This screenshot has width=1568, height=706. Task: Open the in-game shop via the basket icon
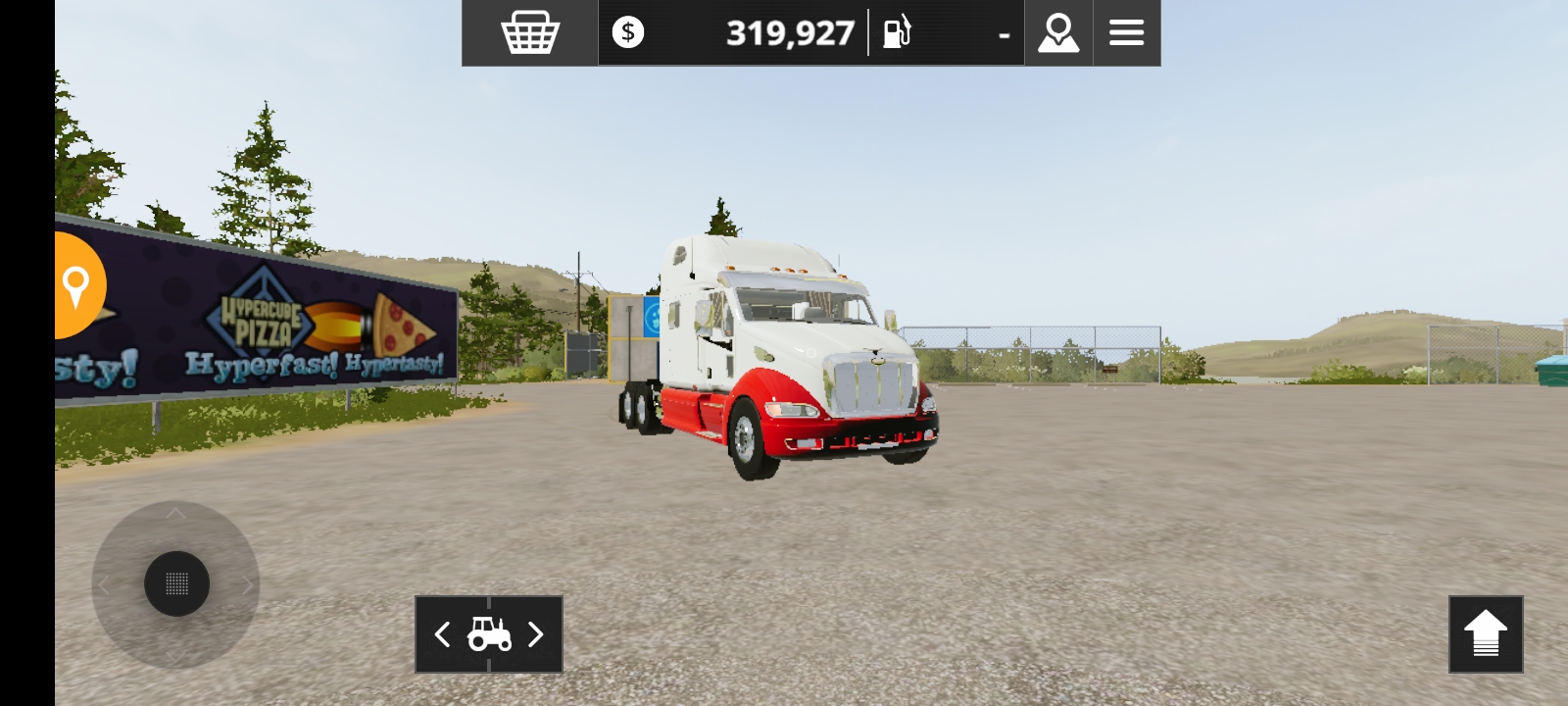(529, 32)
